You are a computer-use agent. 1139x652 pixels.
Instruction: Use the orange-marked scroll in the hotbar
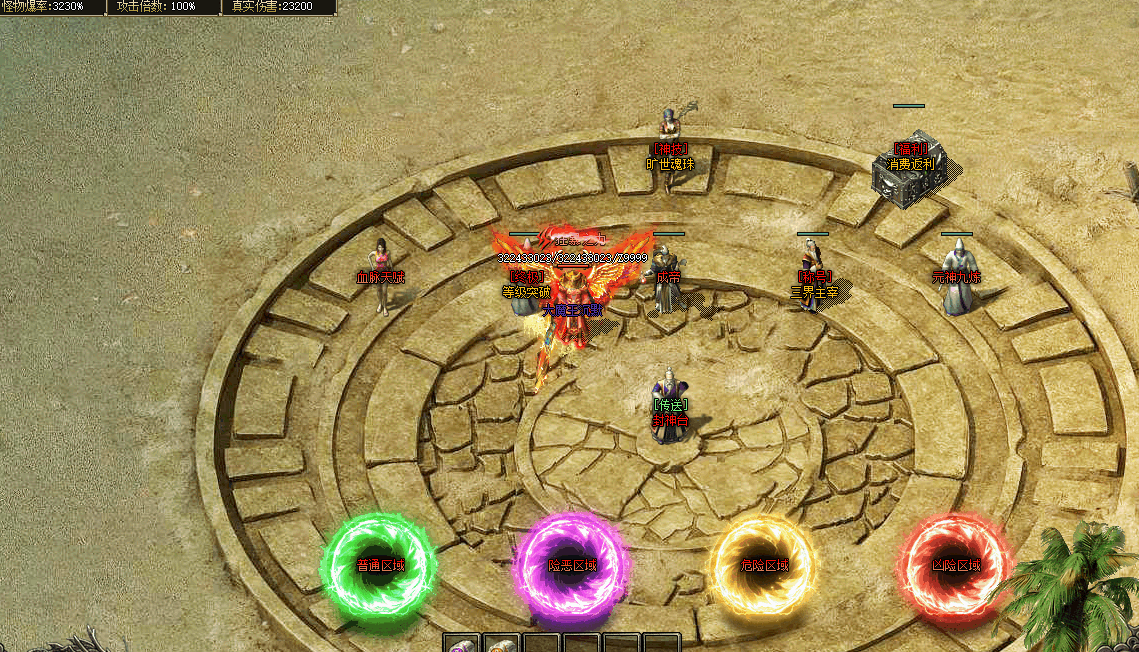pos(500,645)
